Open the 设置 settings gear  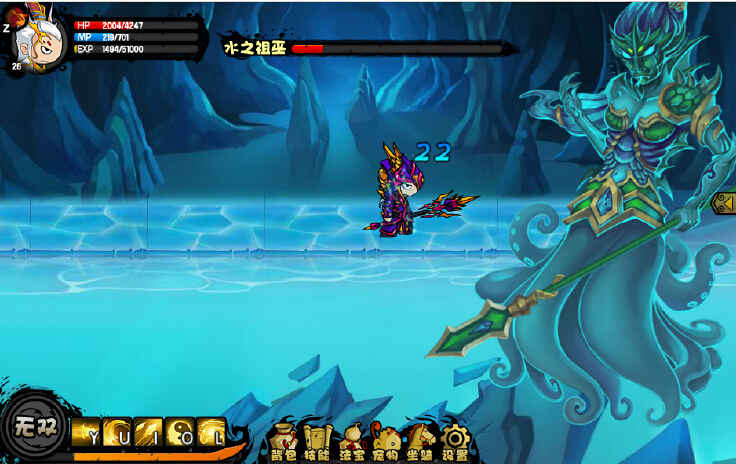[455, 440]
